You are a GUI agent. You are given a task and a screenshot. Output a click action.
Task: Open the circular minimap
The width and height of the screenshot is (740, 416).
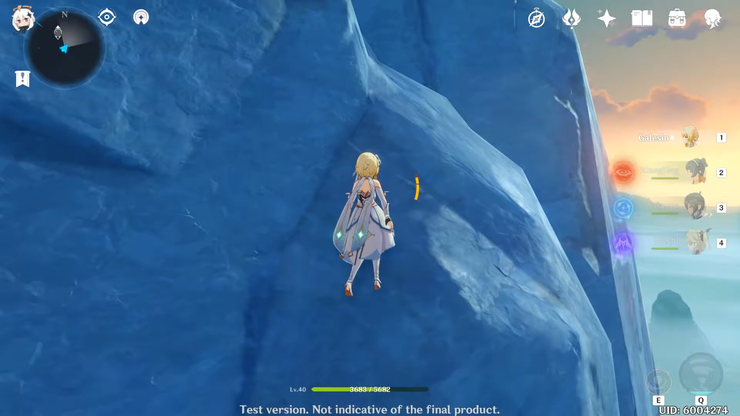(x=65, y=48)
